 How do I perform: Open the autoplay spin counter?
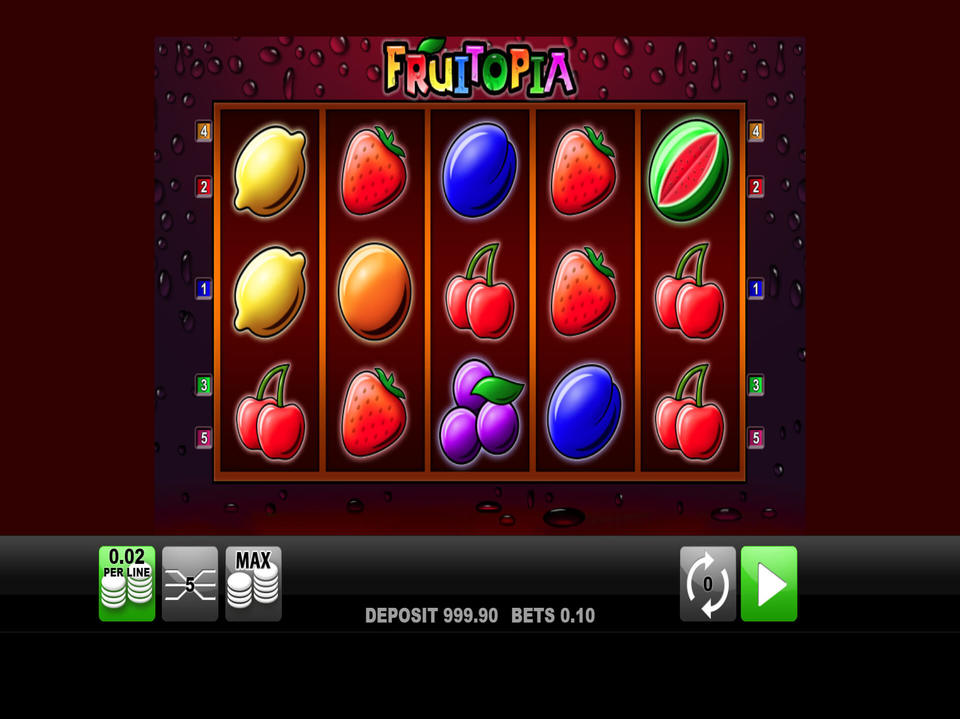(x=708, y=583)
